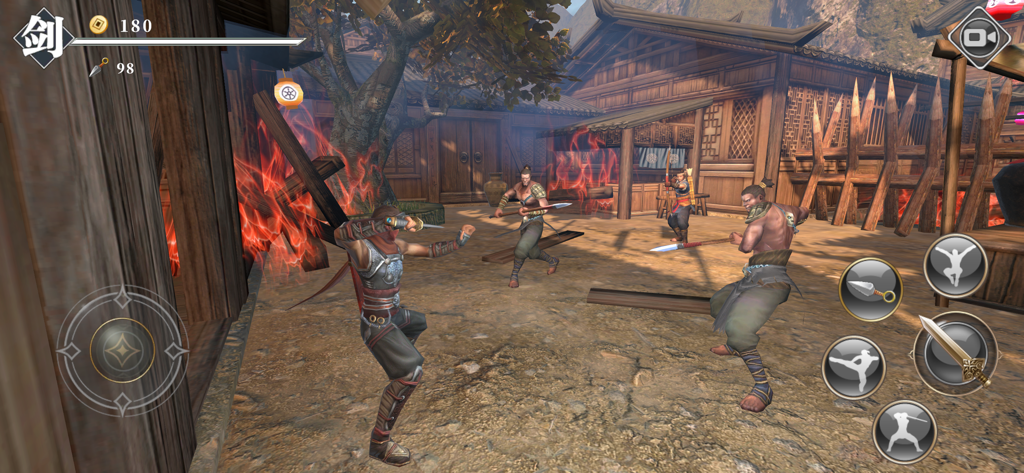1024x473 pixels.
Task: Use the jump action button
Action: pyautogui.click(x=955, y=265)
